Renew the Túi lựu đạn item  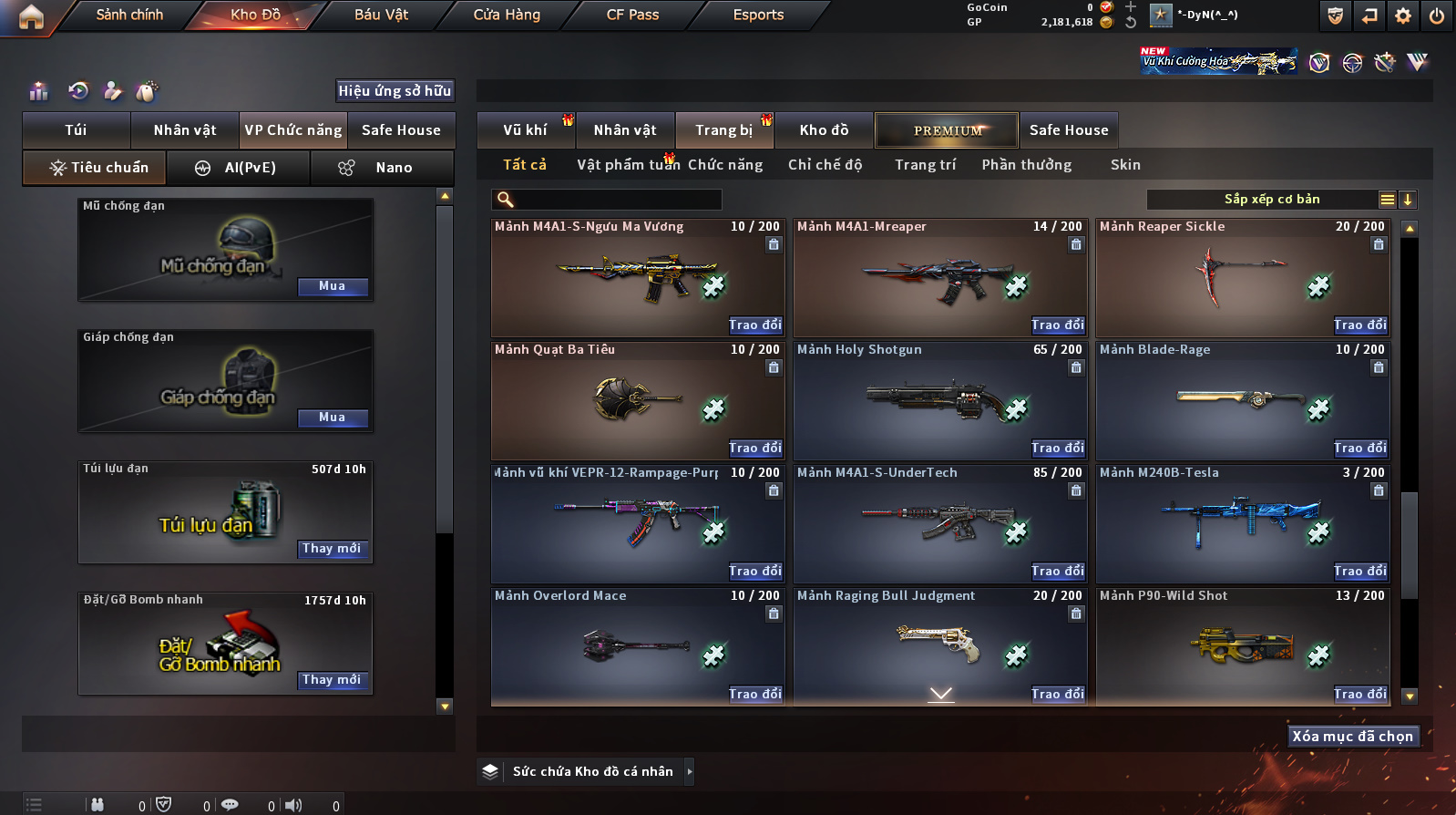333,549
